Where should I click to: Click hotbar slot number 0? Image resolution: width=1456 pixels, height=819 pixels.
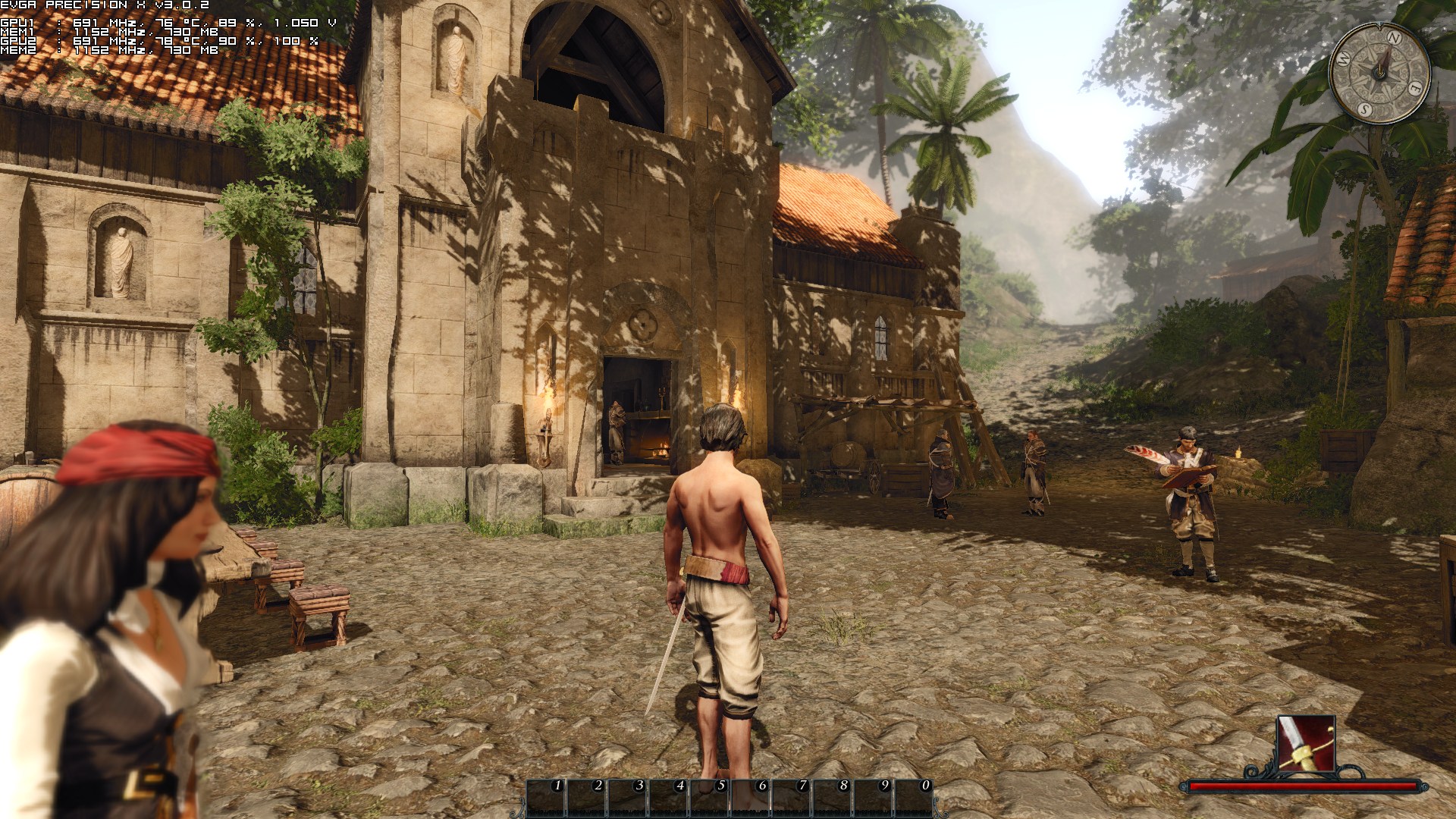click(915, 798)
